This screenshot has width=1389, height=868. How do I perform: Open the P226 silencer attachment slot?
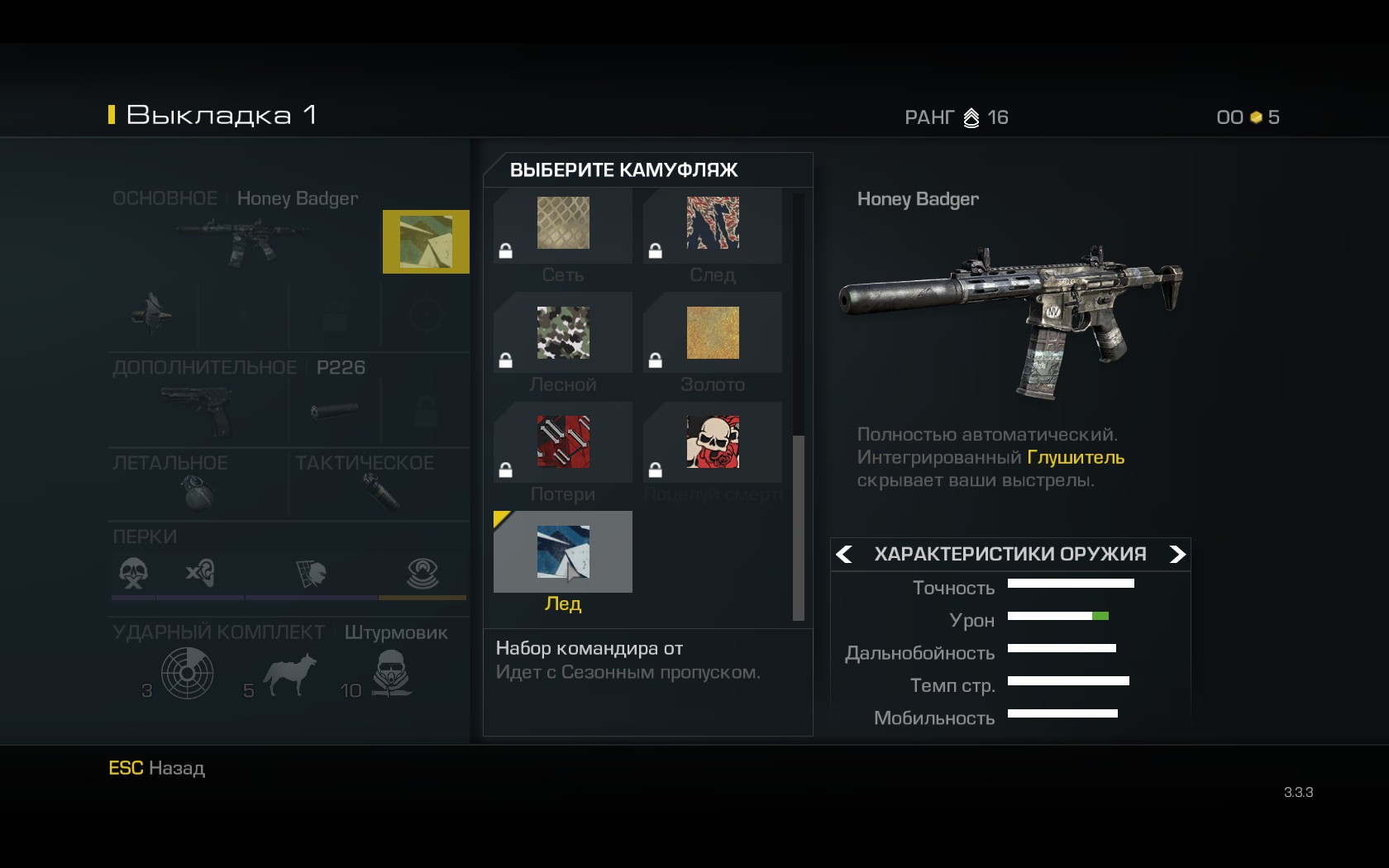pyautogui.click(x=335, y=411)
